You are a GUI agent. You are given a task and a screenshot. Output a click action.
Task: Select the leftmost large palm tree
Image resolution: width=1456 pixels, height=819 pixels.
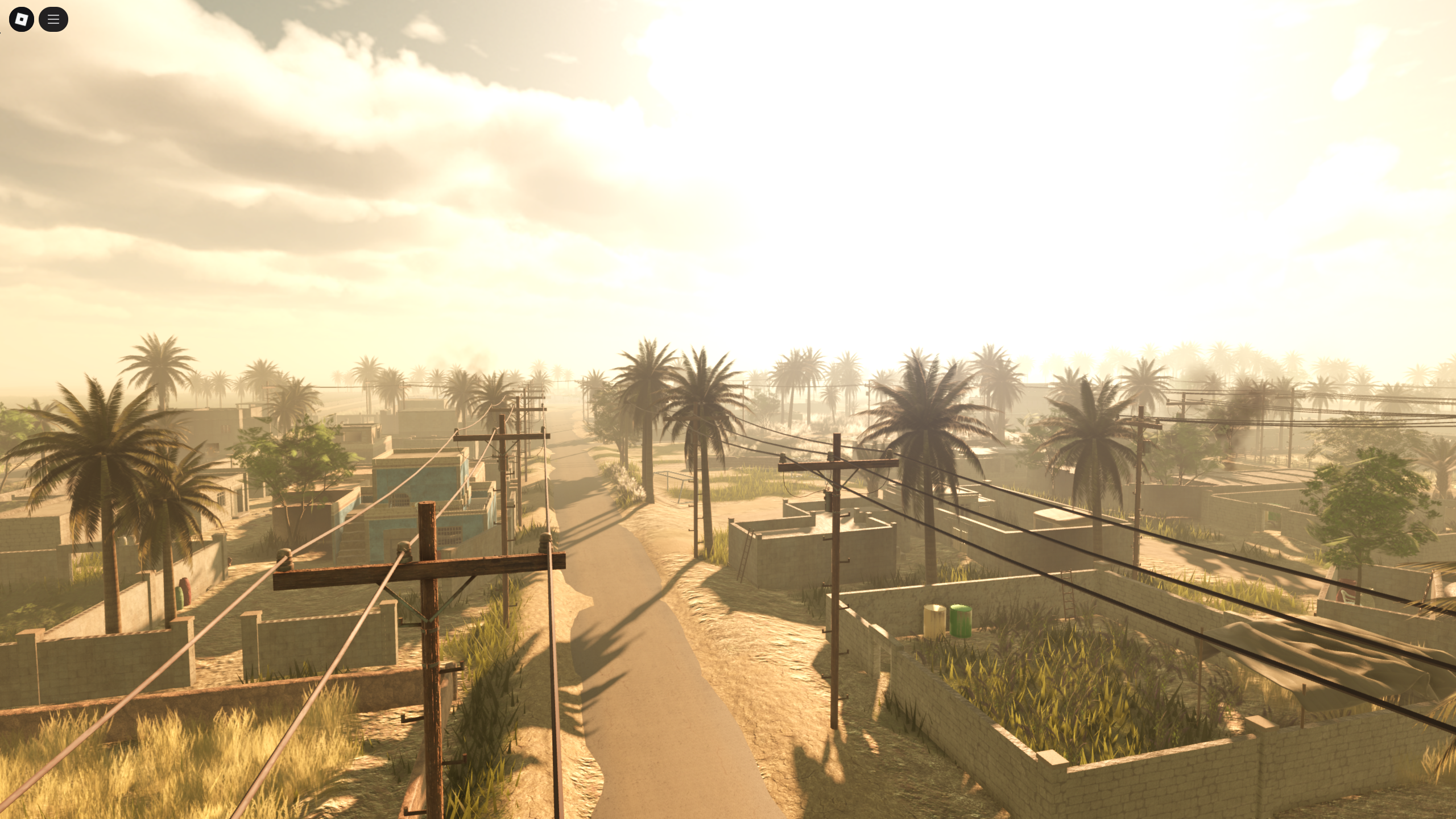(102, 449)
